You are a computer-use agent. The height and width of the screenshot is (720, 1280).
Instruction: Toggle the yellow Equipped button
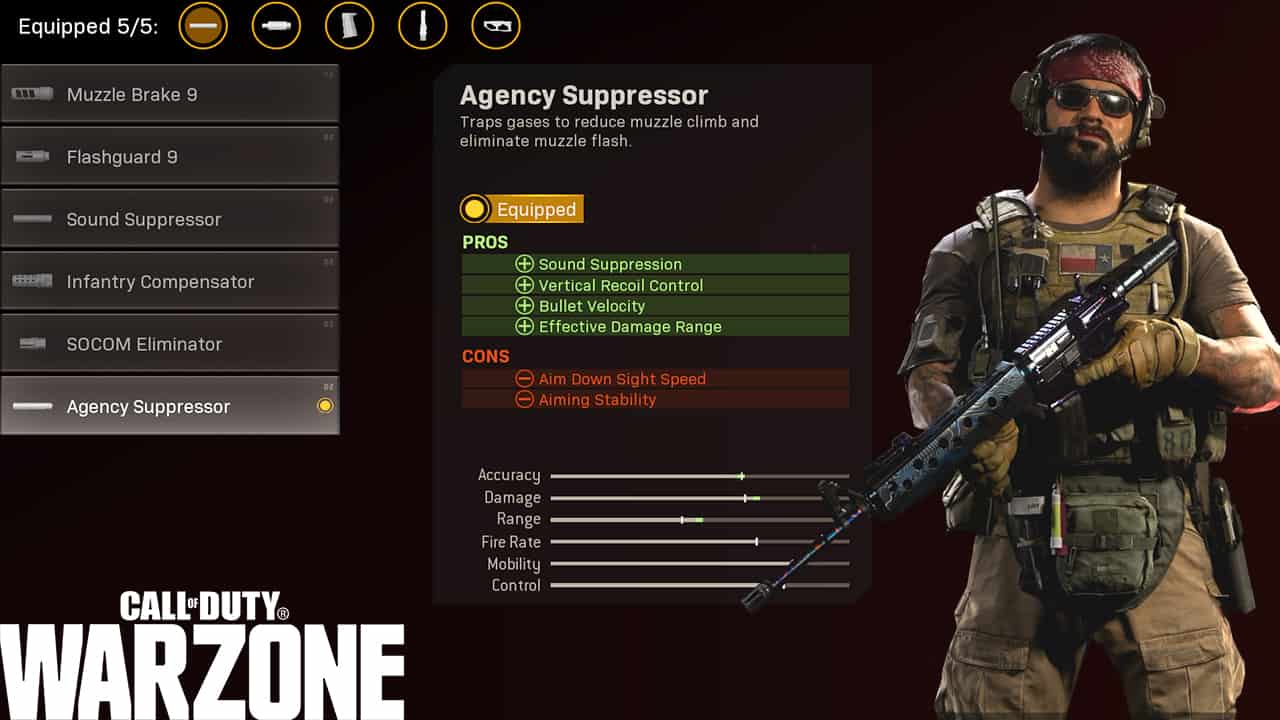(521, 209)
